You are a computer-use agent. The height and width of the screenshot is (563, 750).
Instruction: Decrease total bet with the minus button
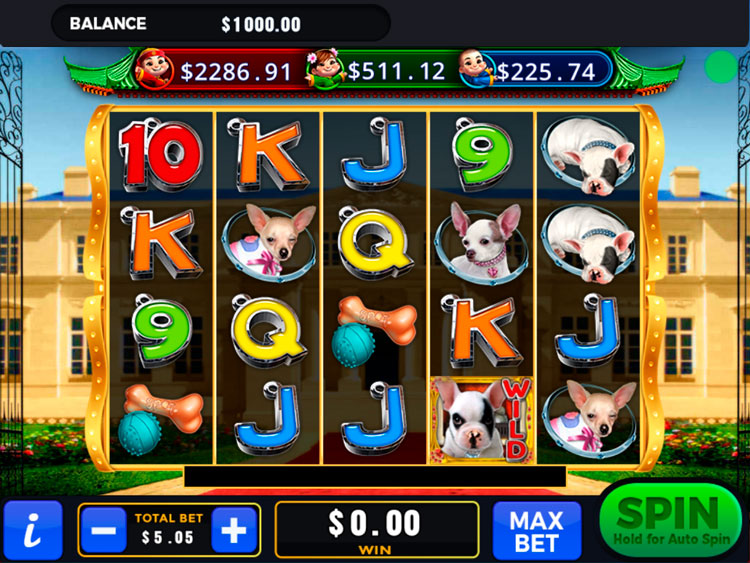103,530
